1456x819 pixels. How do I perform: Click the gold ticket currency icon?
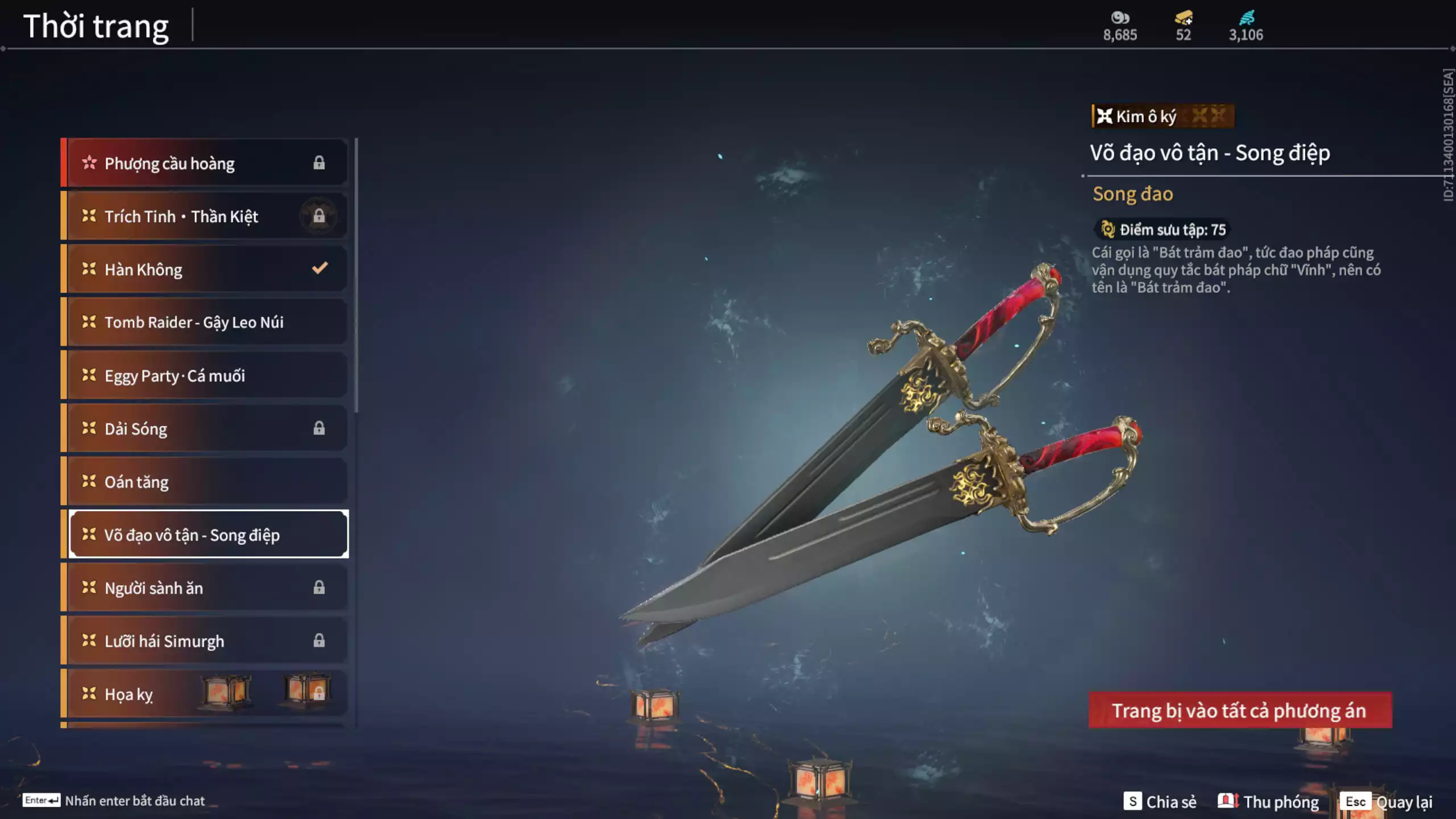pos(1184,18)
